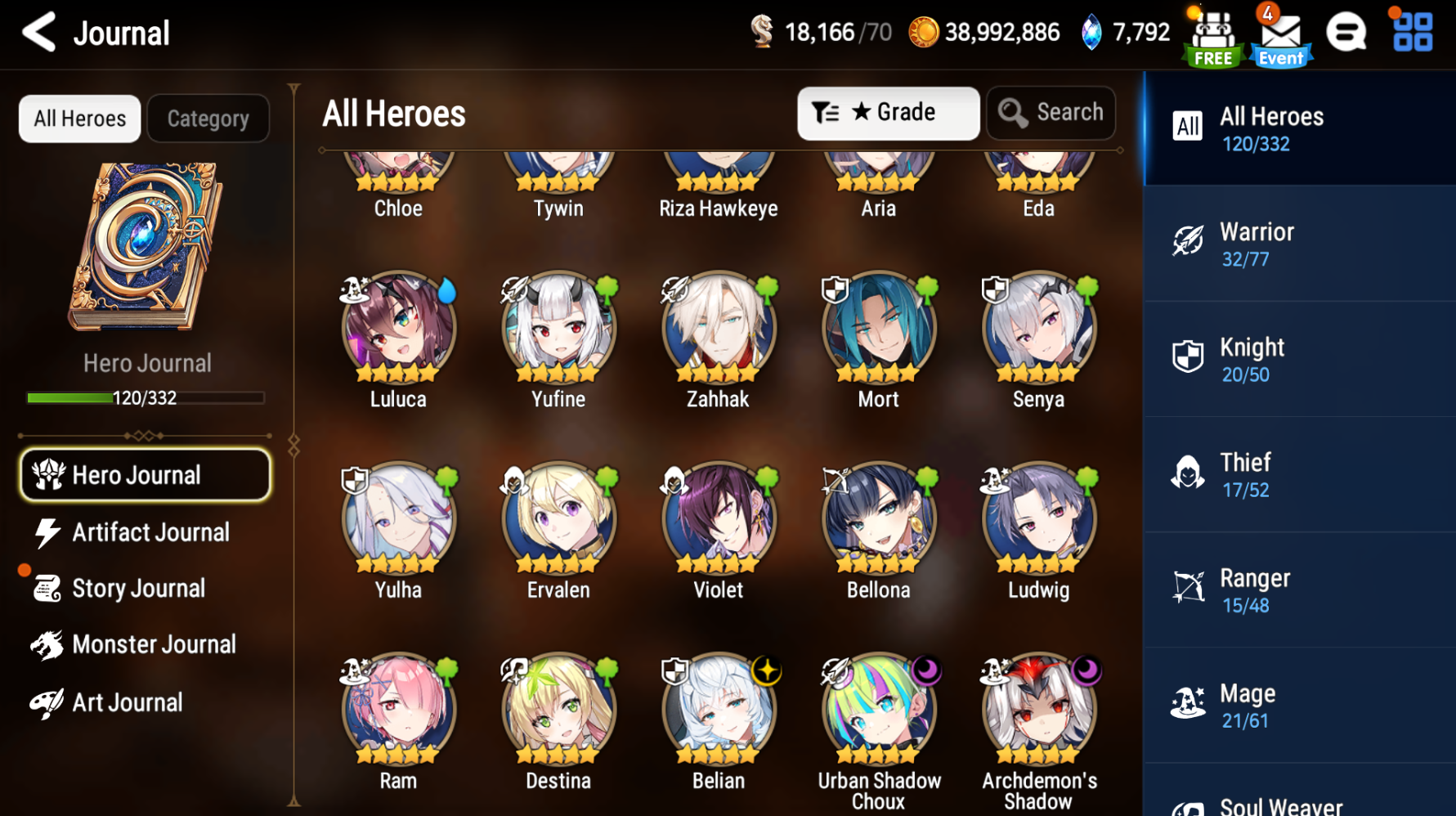Switch to Category view
Image resolution: width=1456 pixels, height=816 pixels.
(208, 119)
